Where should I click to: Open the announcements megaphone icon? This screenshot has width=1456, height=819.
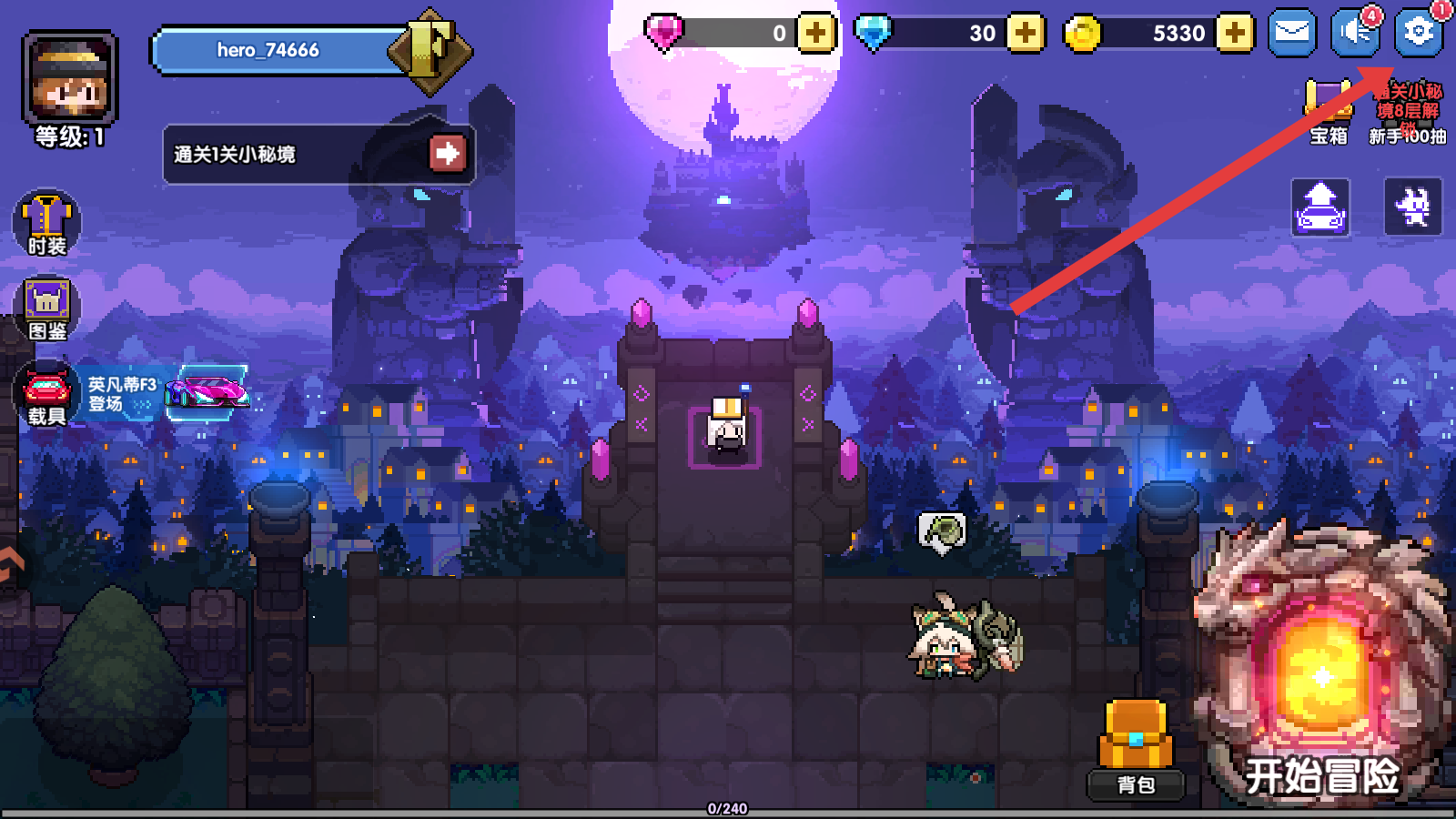pos(1355,34)
